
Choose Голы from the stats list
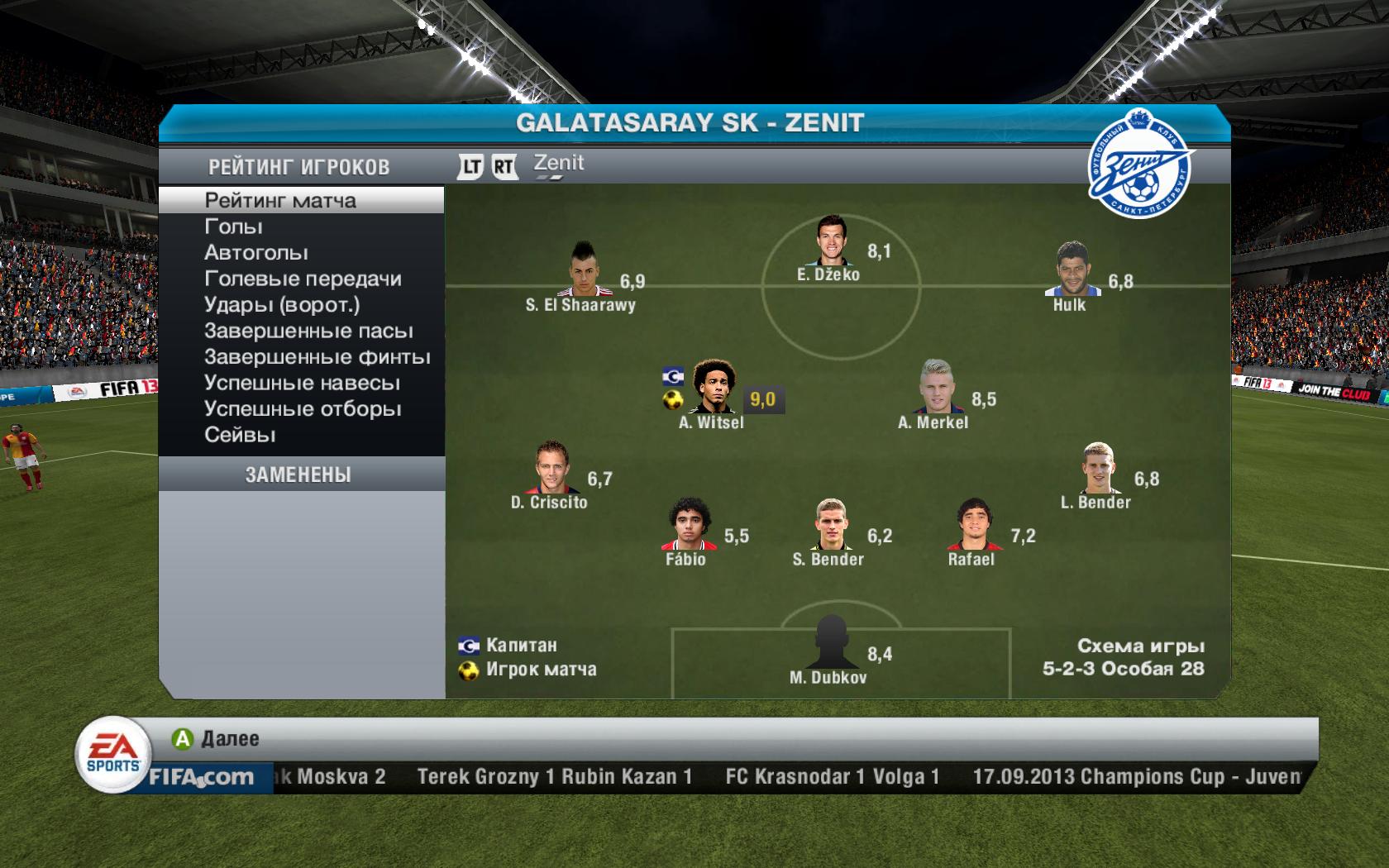pyautogui.click(x=233, y=227)
